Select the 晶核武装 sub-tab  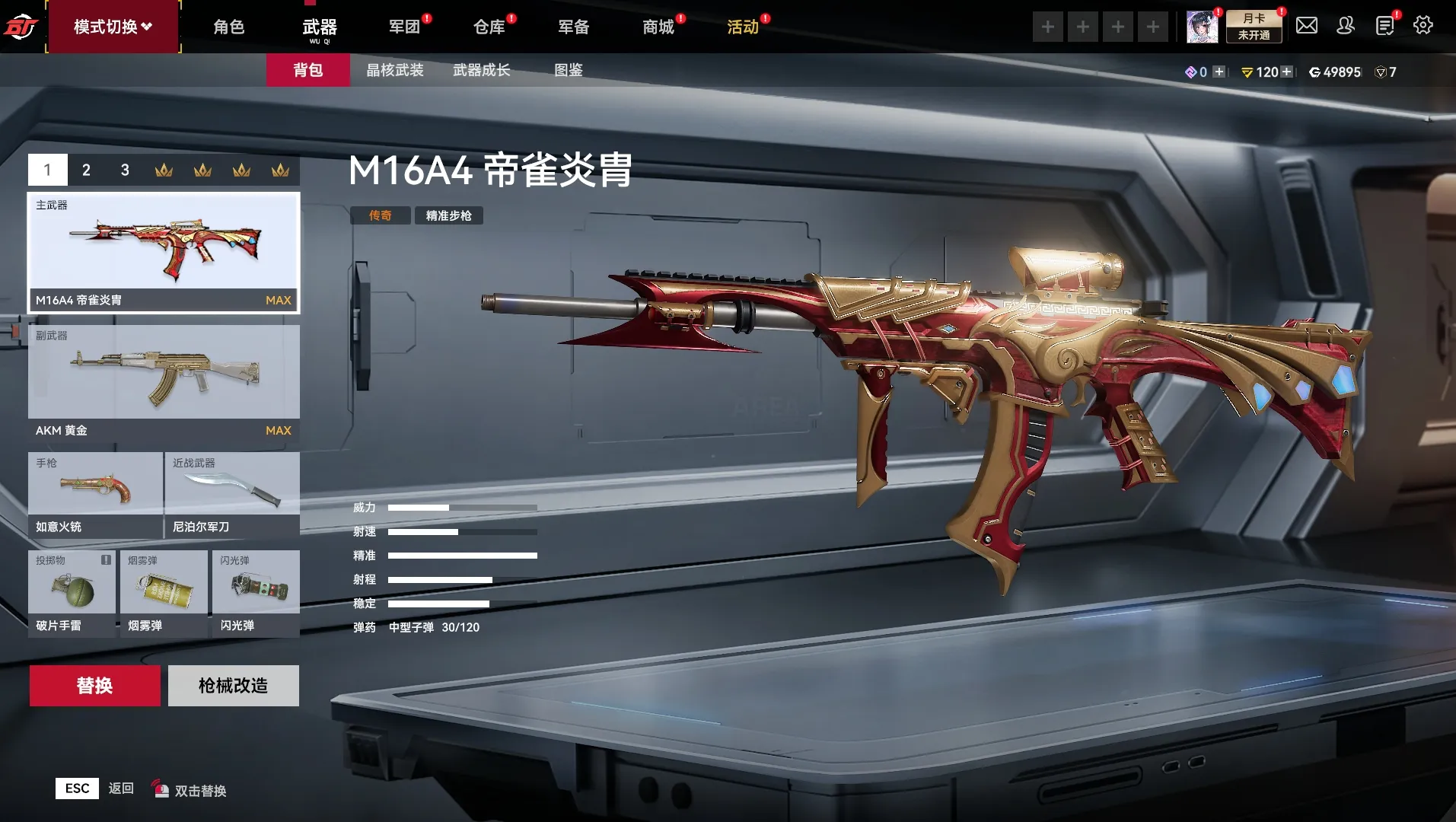click(394, 70)
